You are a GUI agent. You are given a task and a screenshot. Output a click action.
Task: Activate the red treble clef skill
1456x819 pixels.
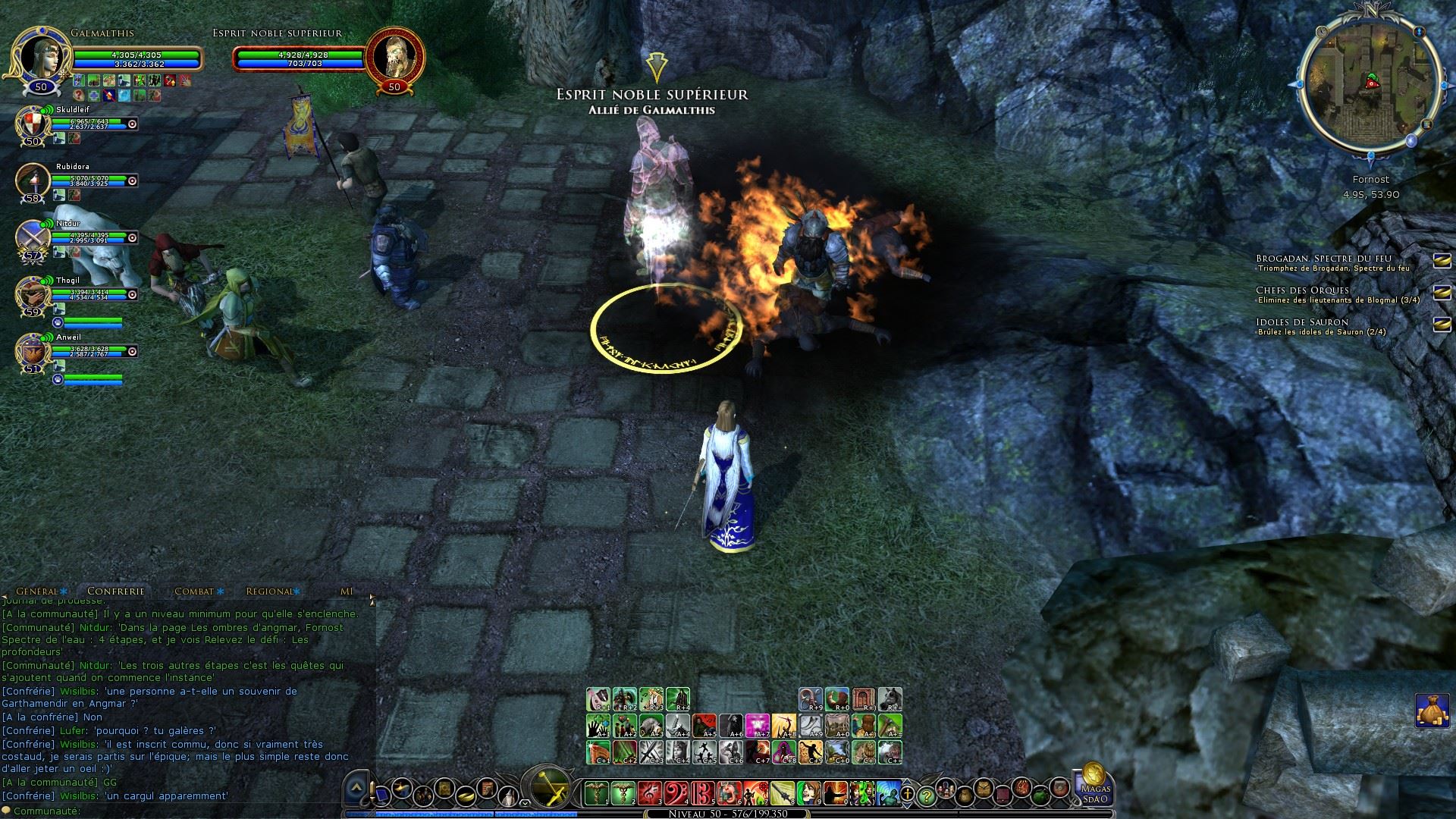650,793
